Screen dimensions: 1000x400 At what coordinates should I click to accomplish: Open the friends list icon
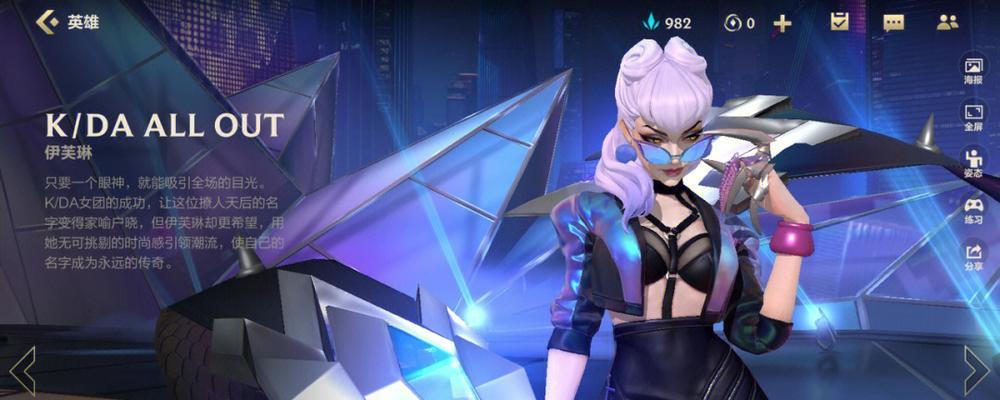coord(947,22)
